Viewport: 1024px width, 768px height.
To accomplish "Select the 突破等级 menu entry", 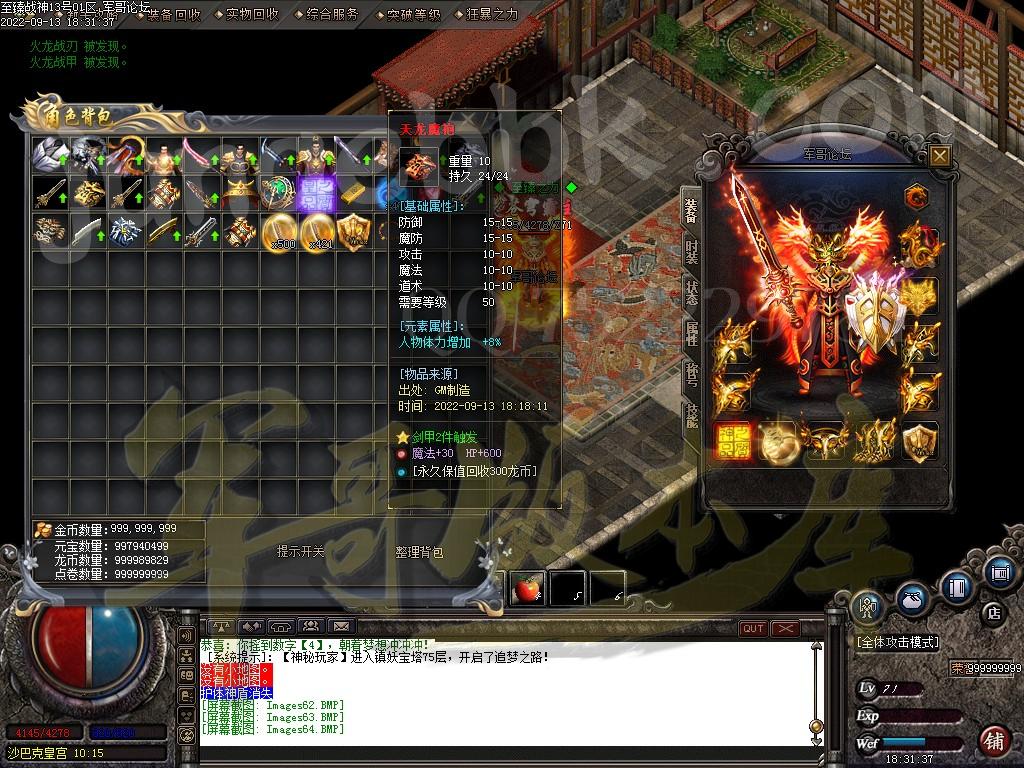I will pos(411,15).
